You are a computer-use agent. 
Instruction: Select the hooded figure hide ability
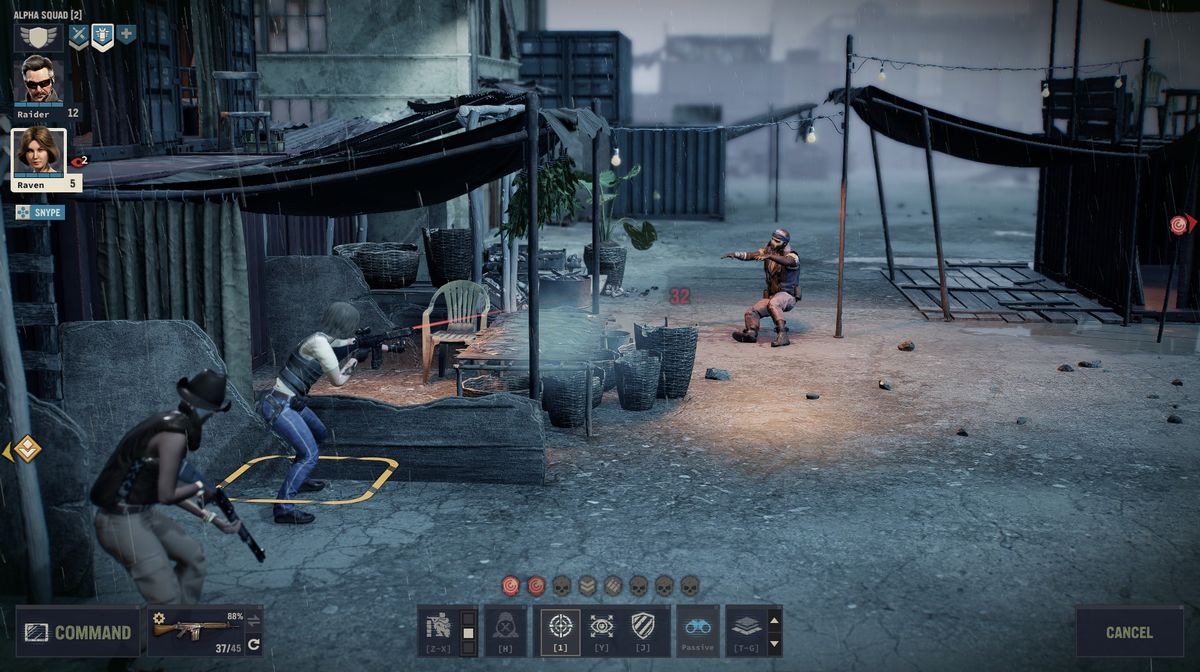(x=506, y=629)
